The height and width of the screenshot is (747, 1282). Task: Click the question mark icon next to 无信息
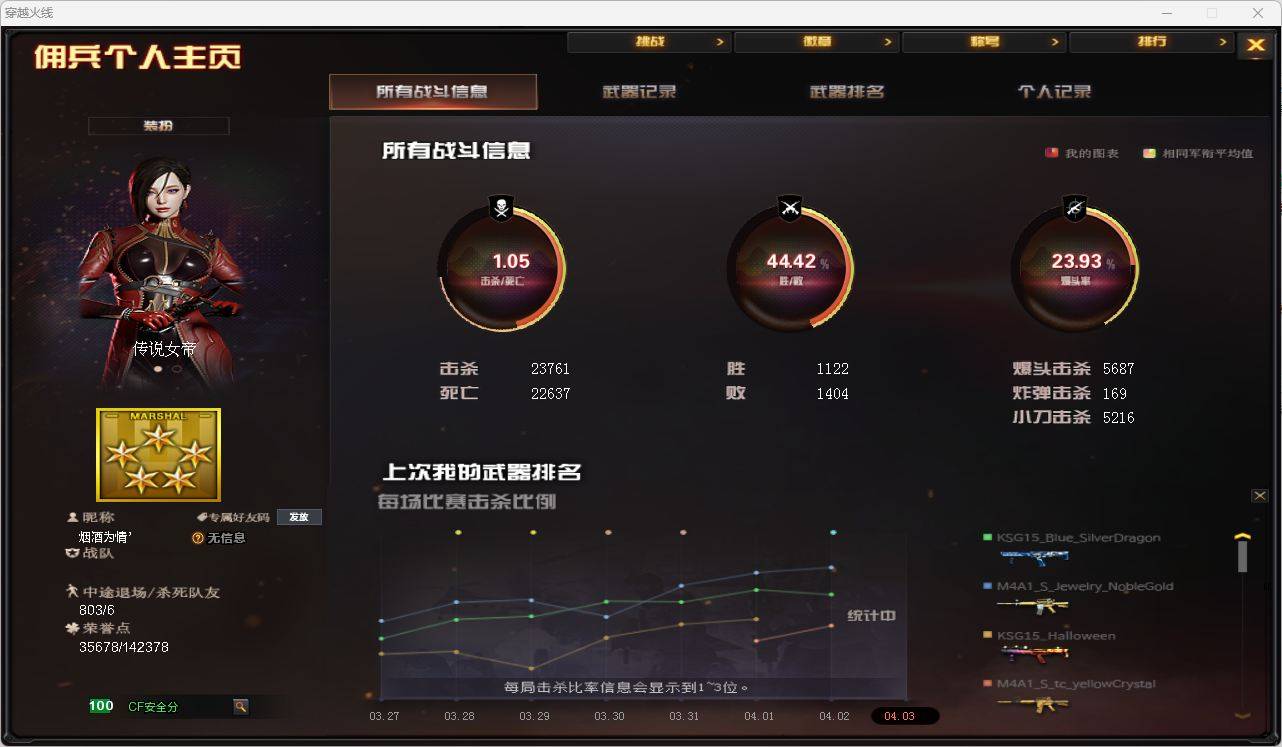coord(197,538)
